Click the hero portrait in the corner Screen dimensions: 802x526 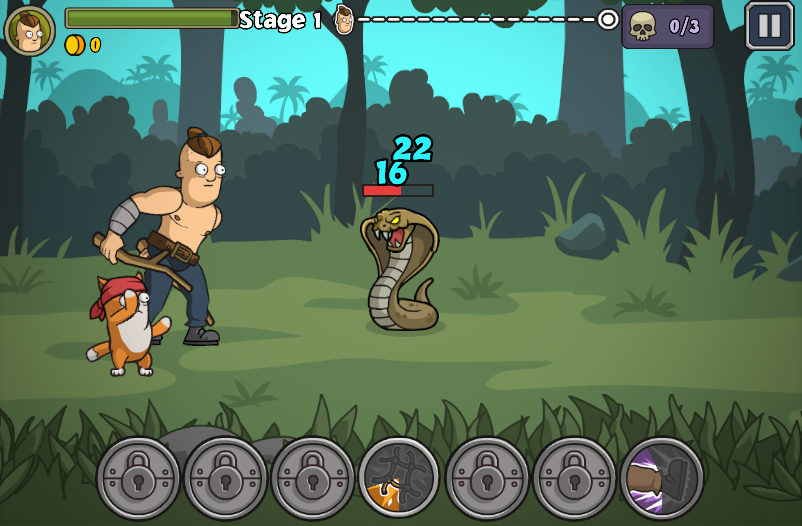(29, 30)
